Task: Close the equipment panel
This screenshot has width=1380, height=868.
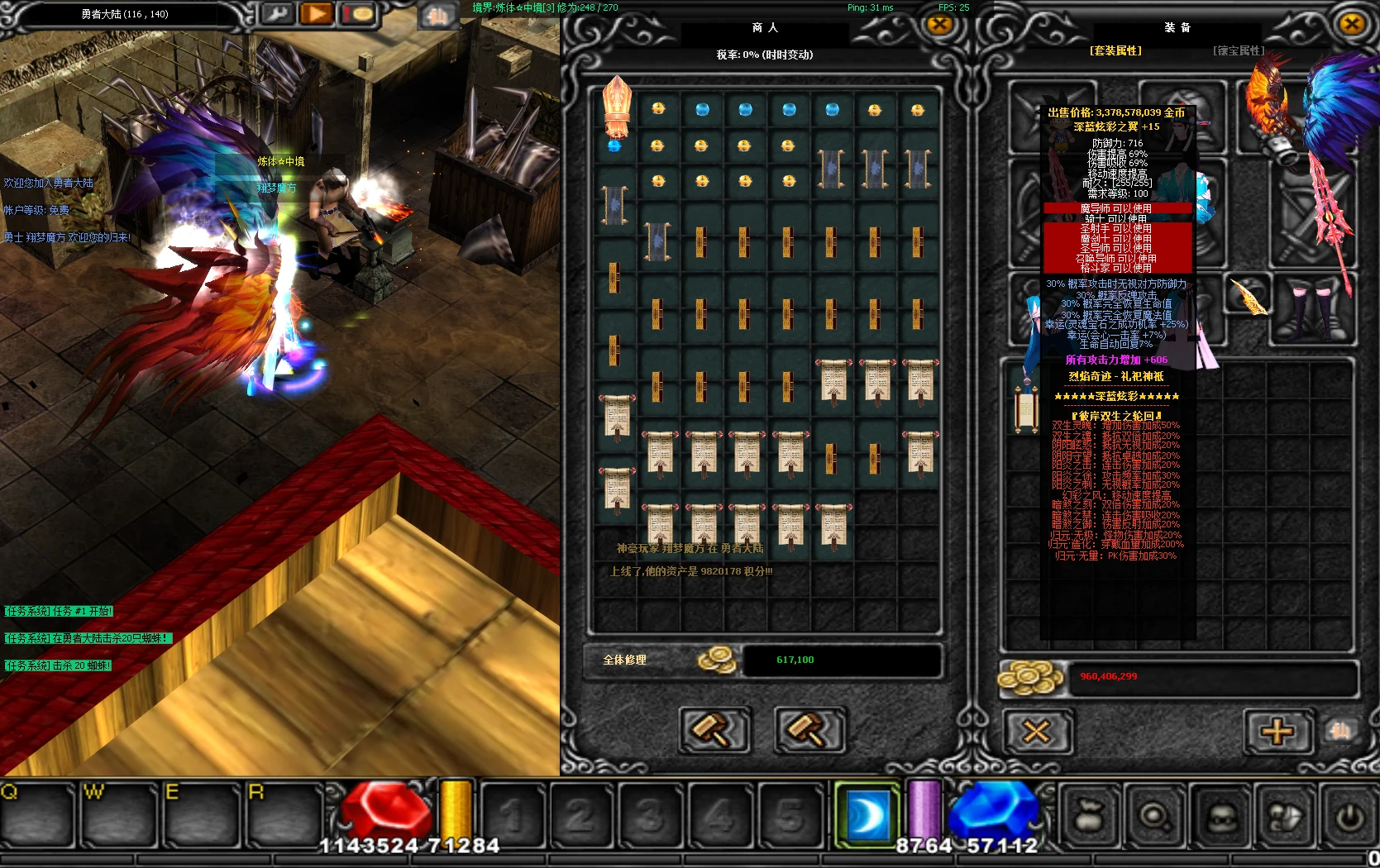Action: [1352, 24]
